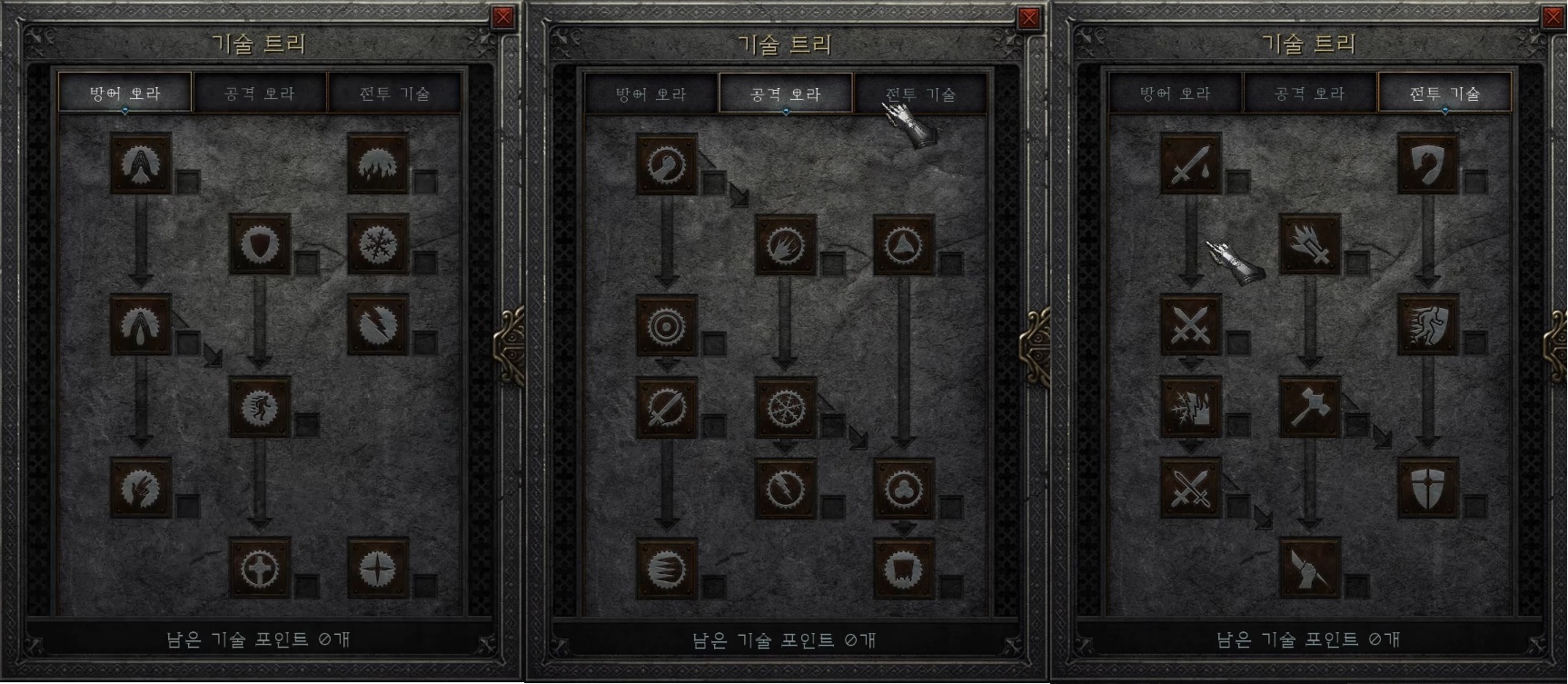Click the Cleansing aura icon
Screen dimensions: 1568x684
(x=140, y=330)
